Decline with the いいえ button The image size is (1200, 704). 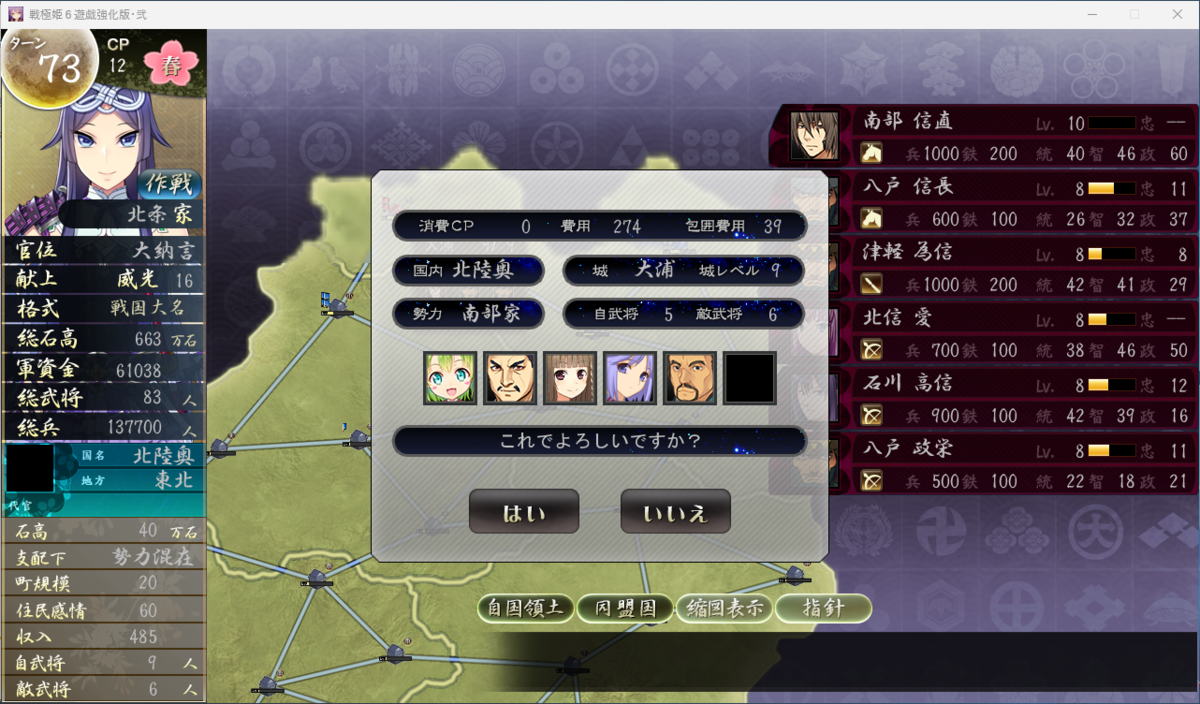pyautogui.click(x=675, y=512)
